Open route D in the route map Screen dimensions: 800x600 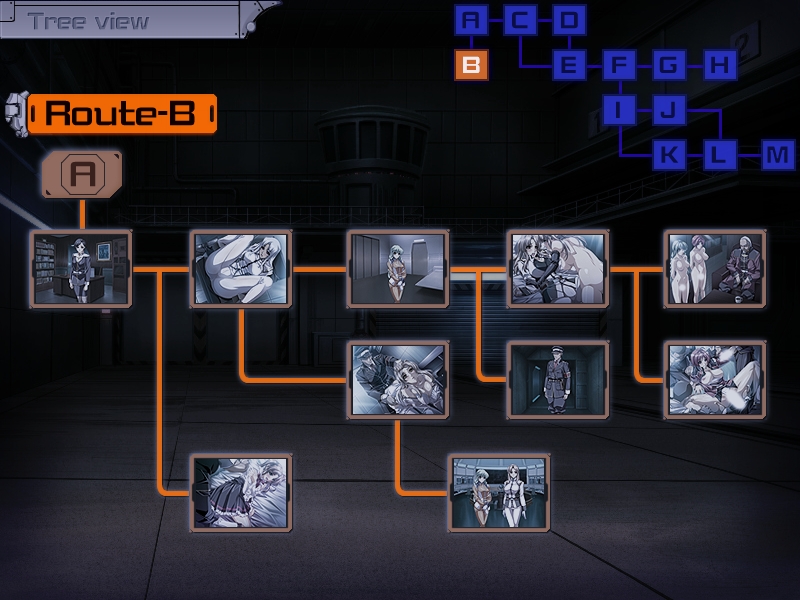tap(569, 20)
